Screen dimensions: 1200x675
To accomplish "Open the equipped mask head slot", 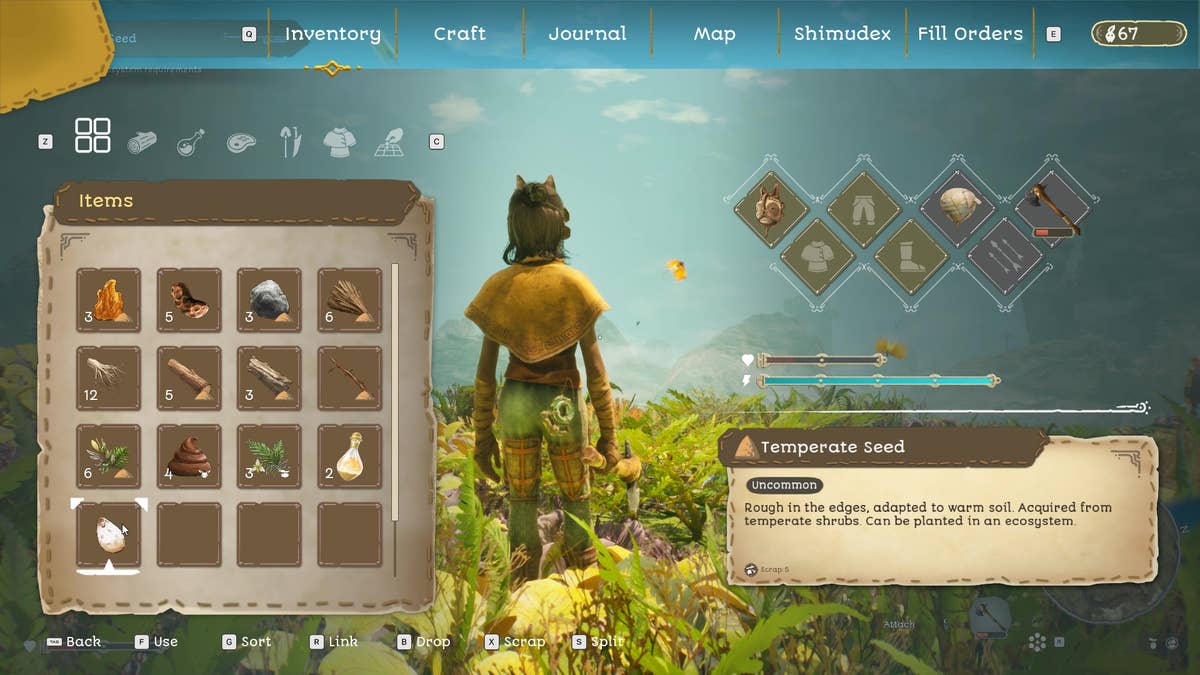I will pyautogui.click(x=769, y=209).
